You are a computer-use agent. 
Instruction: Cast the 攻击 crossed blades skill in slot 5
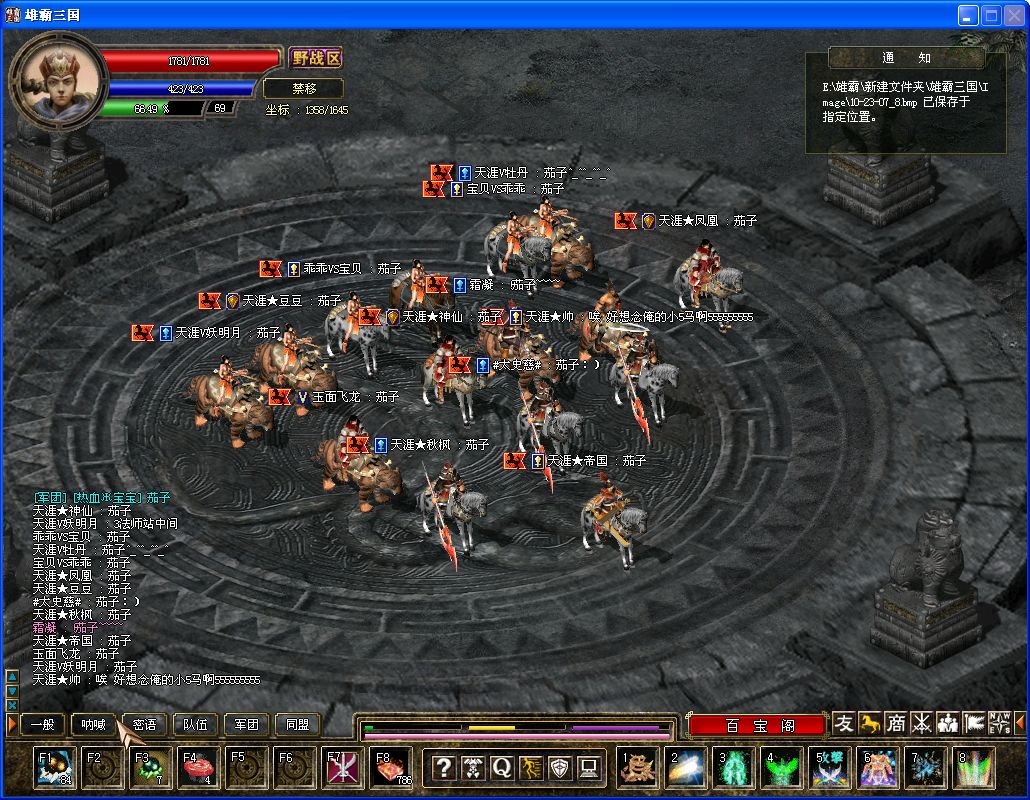830,768
